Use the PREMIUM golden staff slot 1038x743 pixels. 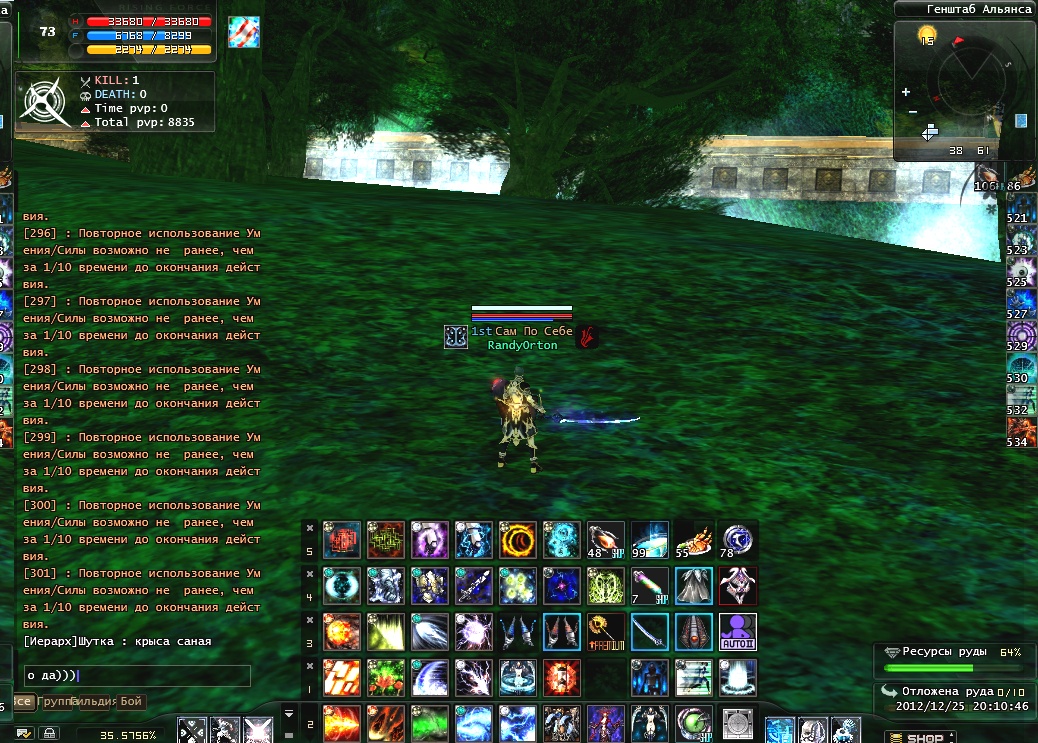(606, 632)
